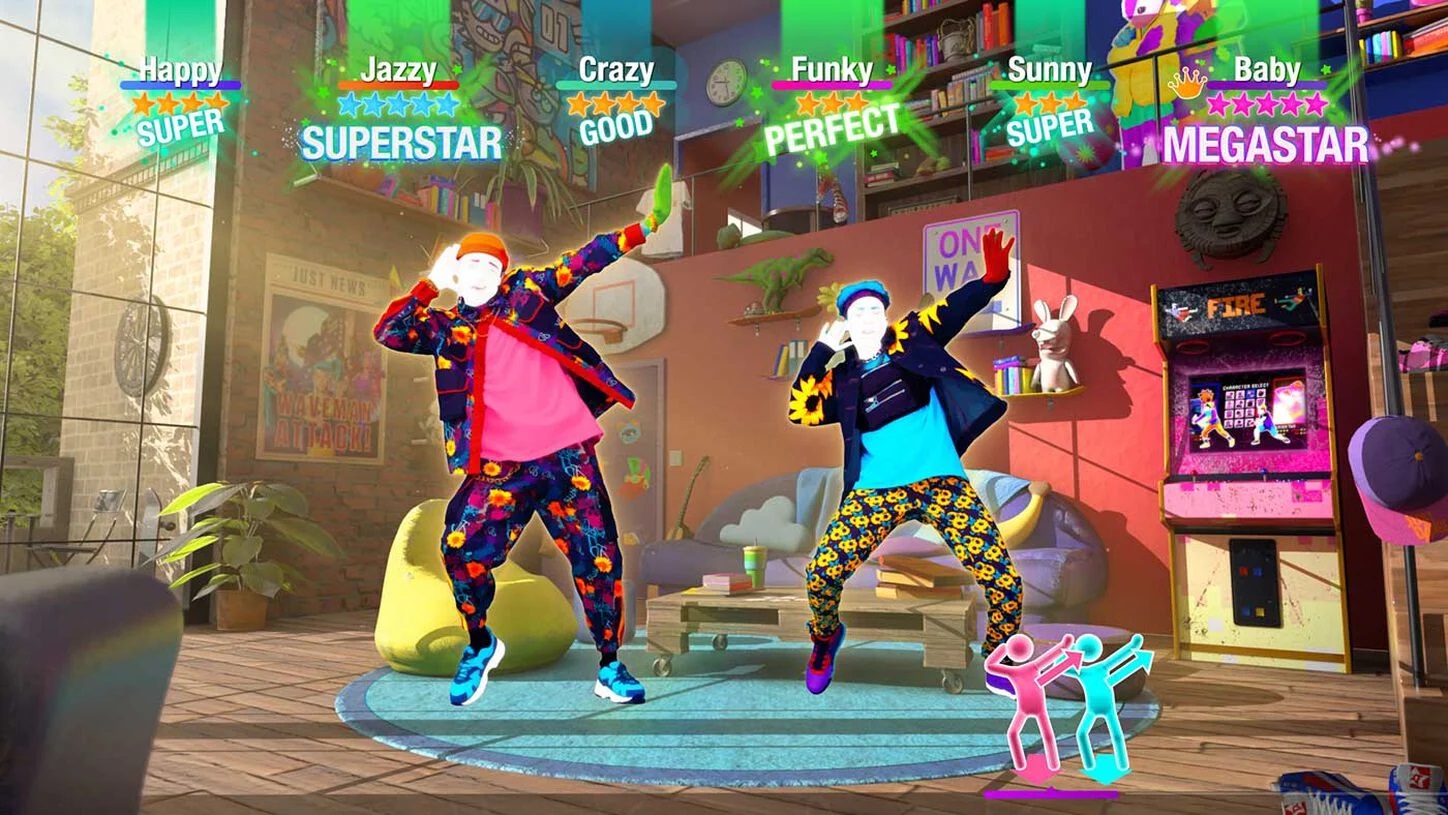
Task: Select the player name Funky
Action: pyautogui.click(x=833, y=69)
